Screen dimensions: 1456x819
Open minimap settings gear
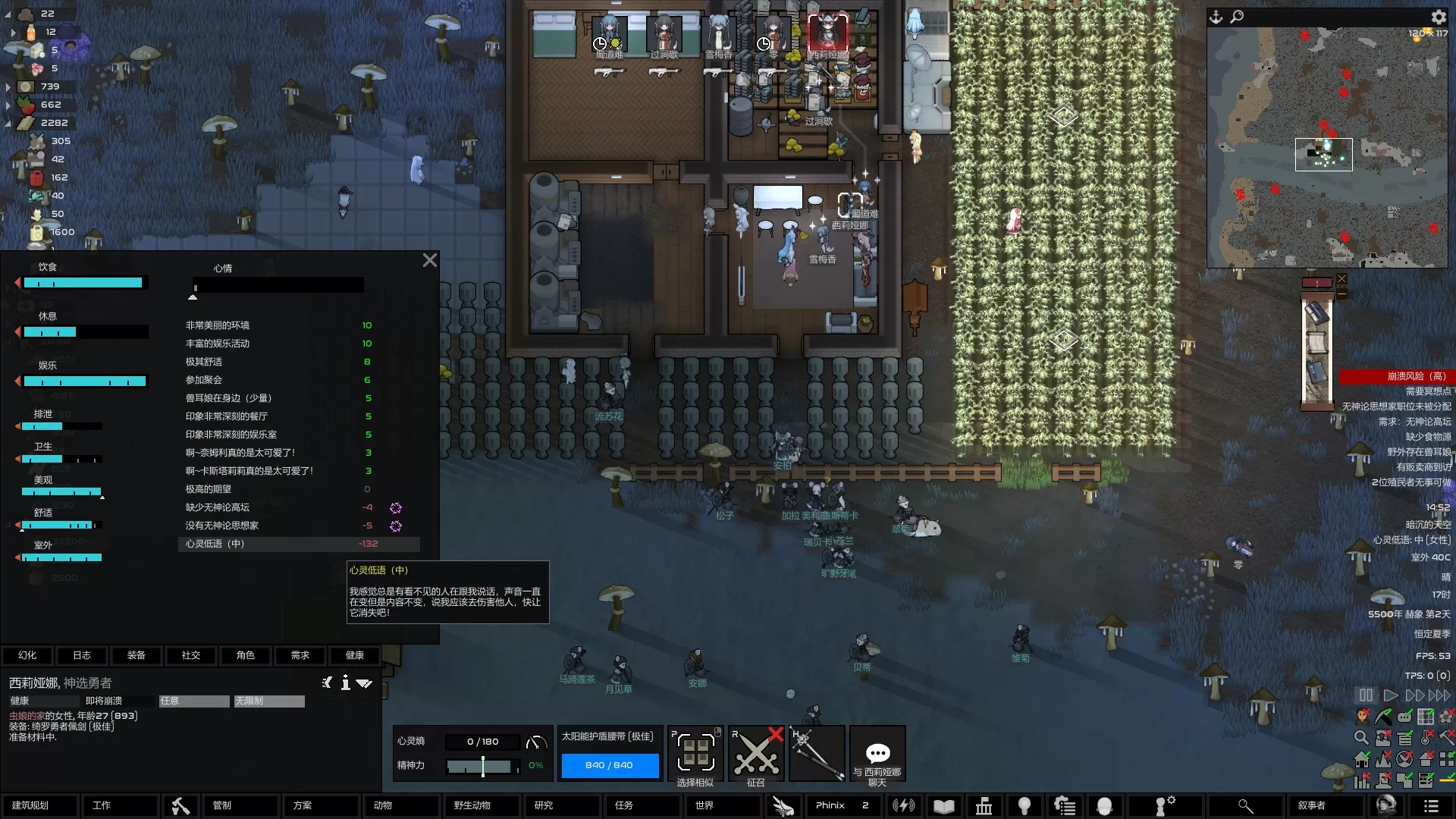(1438, 17)
